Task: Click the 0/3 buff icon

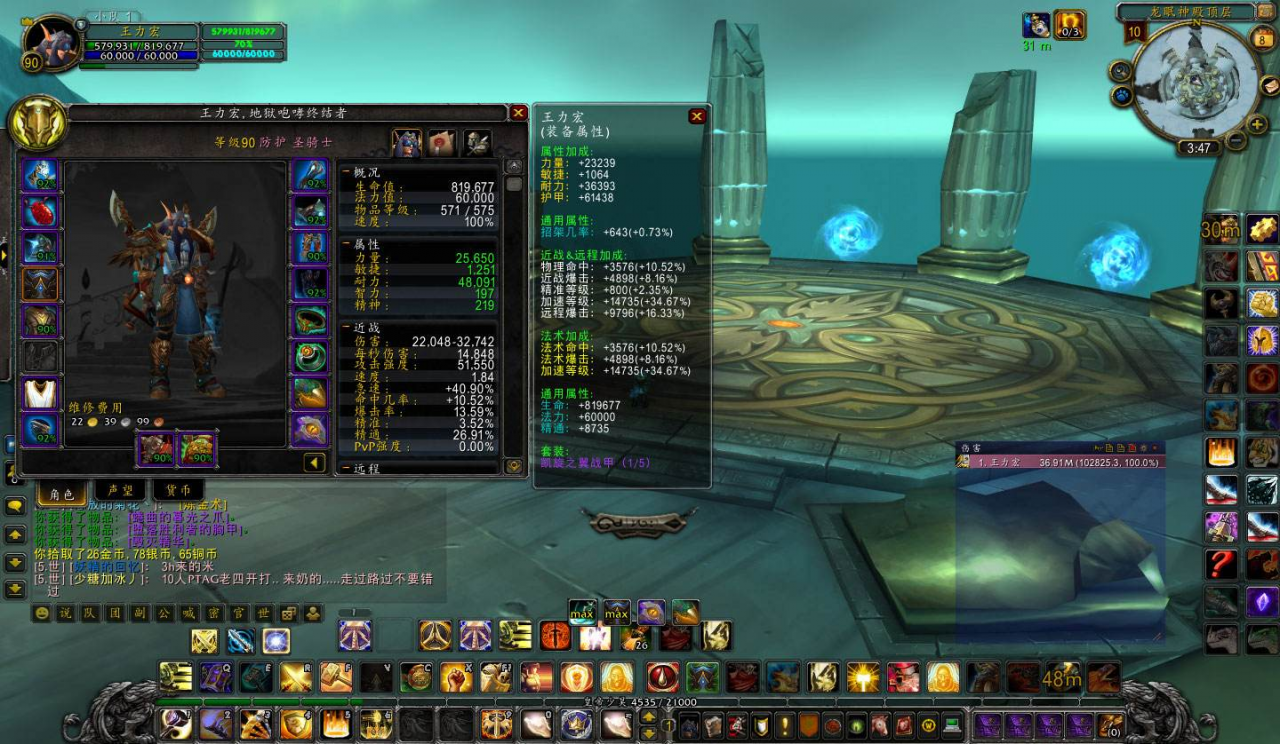Action: point(1070,25)
